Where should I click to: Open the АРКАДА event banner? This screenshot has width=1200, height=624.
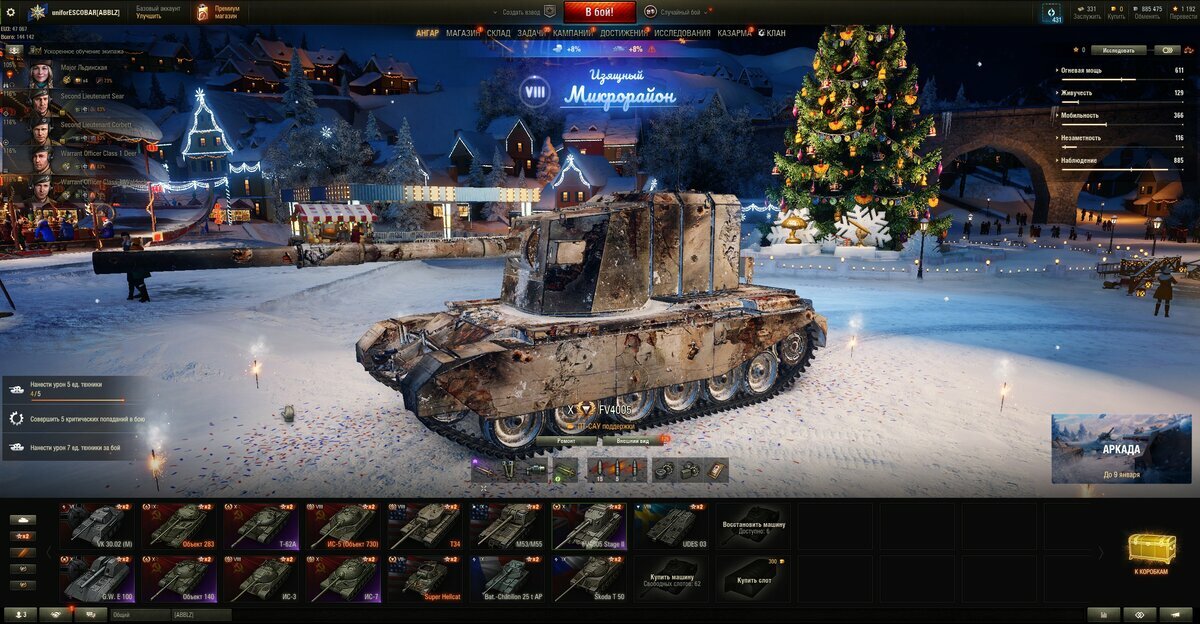point(1121,449)
